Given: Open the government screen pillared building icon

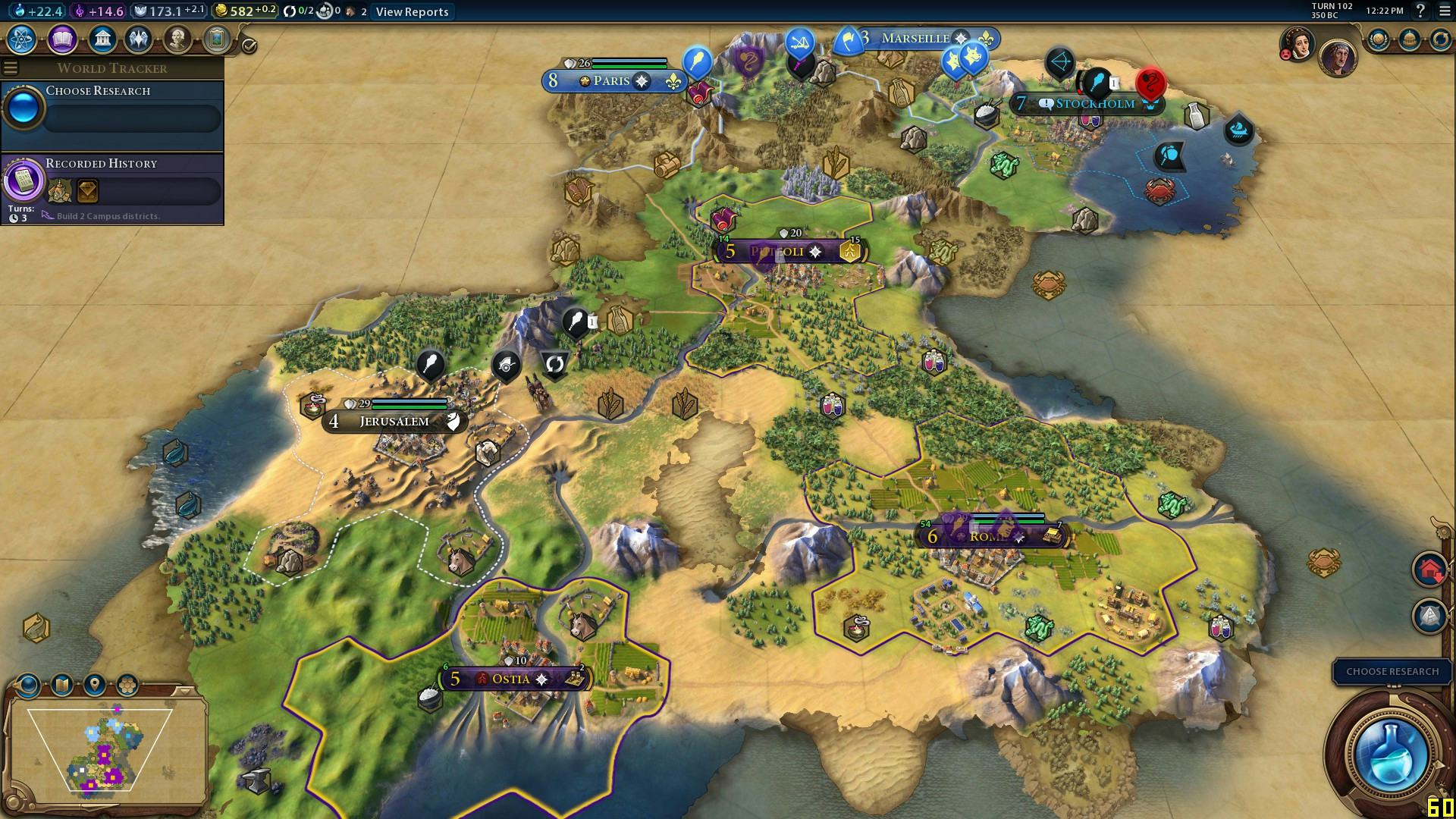Looking at the screenshot, I should (102, 39).
